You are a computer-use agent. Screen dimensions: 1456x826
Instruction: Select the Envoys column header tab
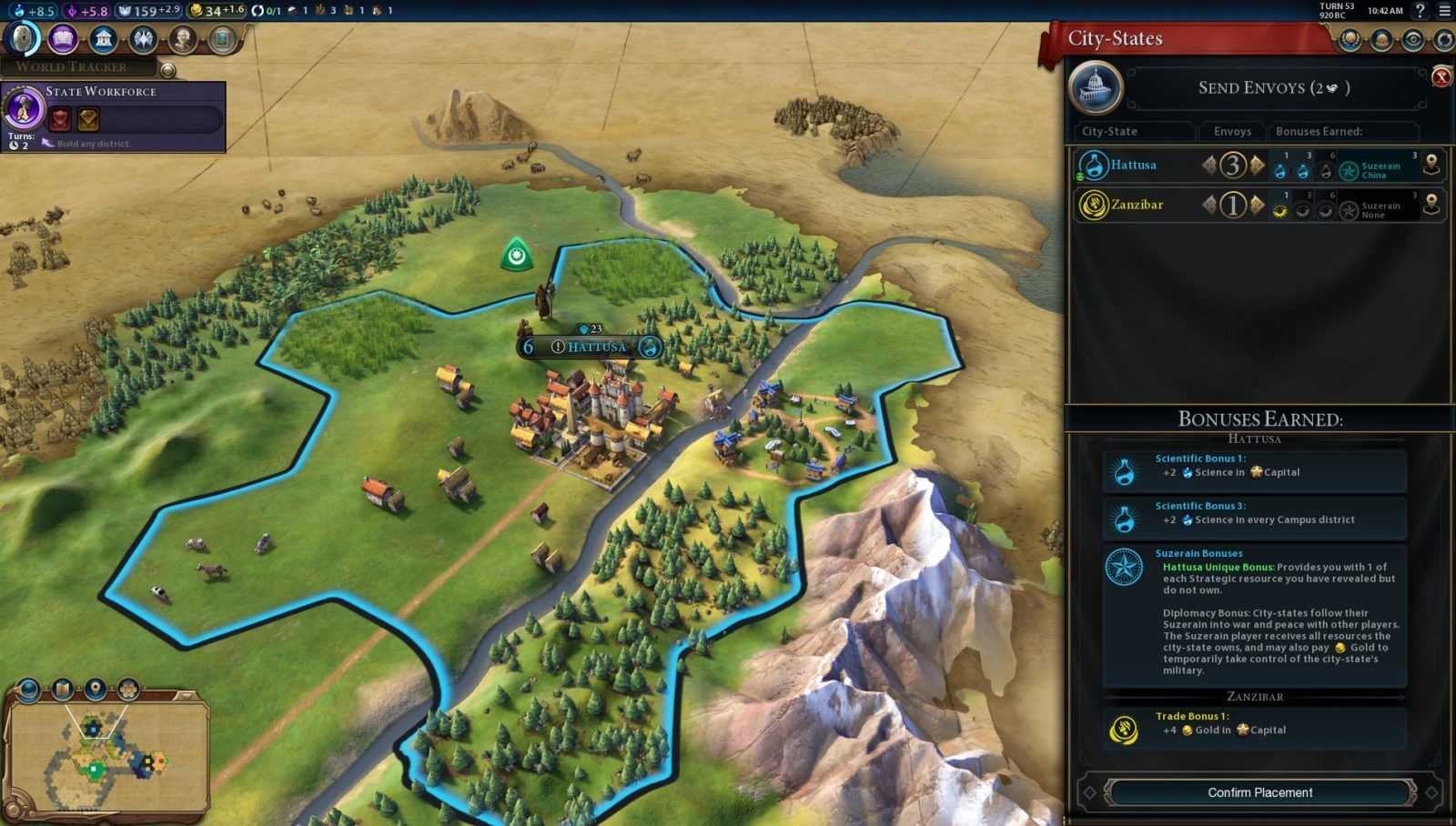[1231, 131]
